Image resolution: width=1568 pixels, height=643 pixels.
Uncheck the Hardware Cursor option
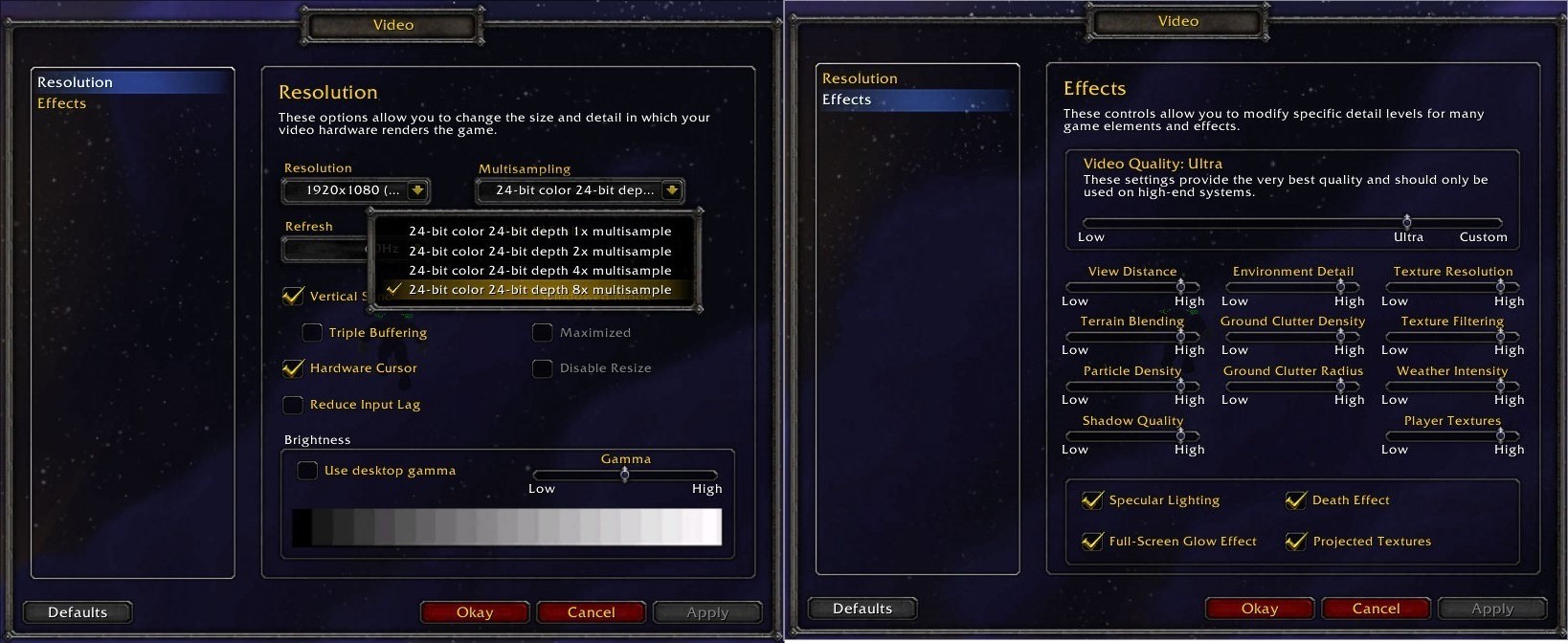pos(293,368)
